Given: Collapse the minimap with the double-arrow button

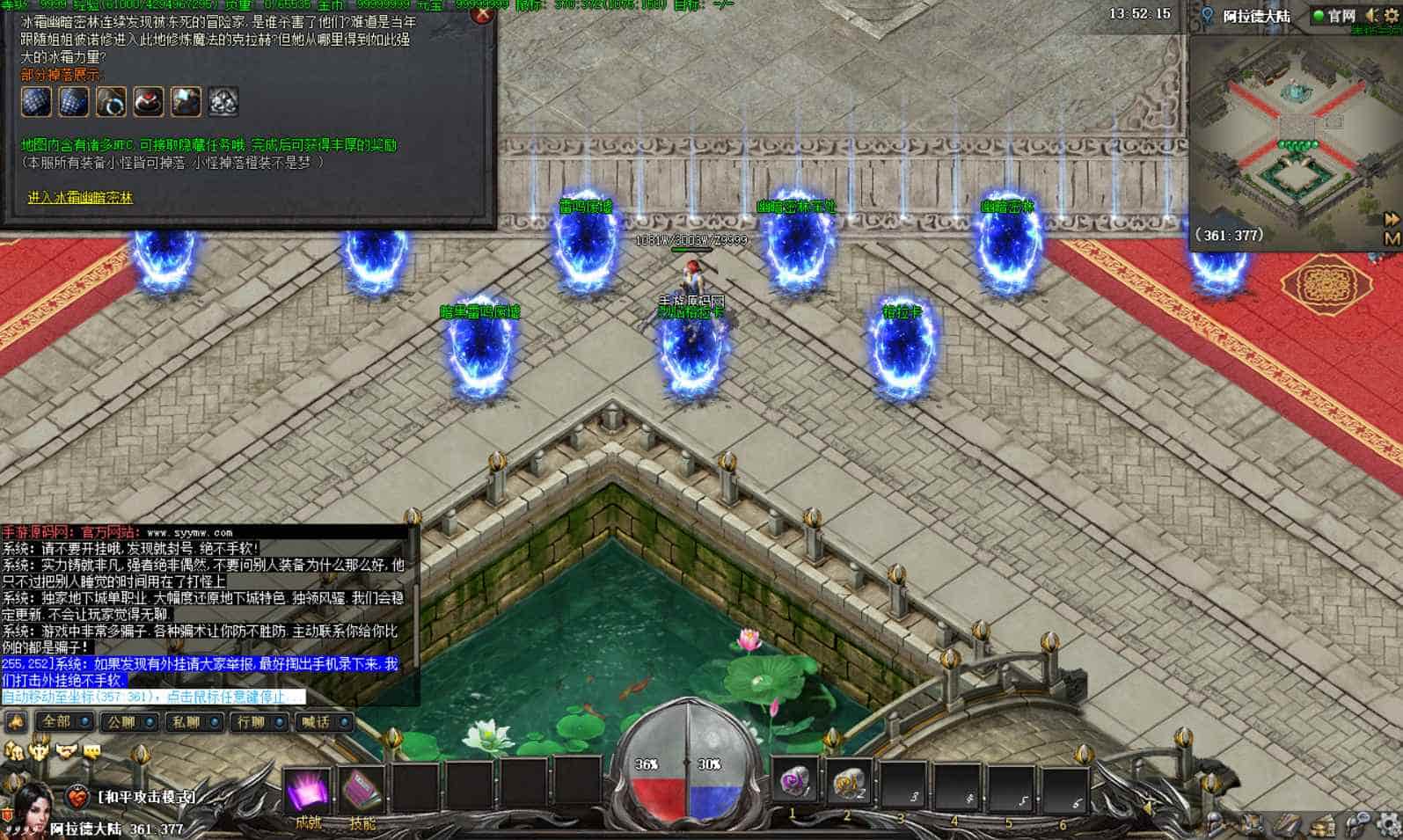Looking at the screenshot, I should (x=1392, y=218).
